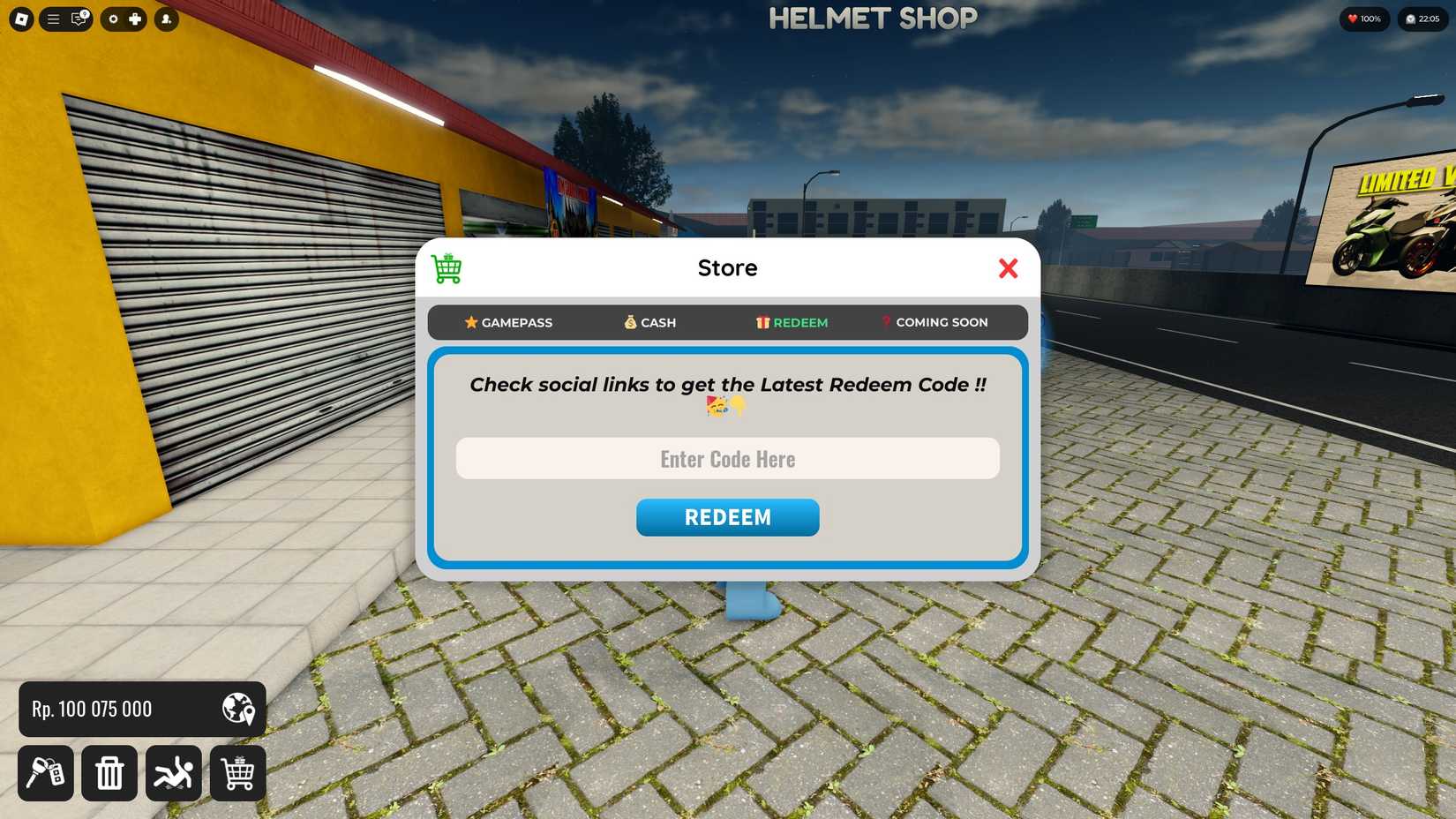Close the Store window

[x=1009, y=269]
